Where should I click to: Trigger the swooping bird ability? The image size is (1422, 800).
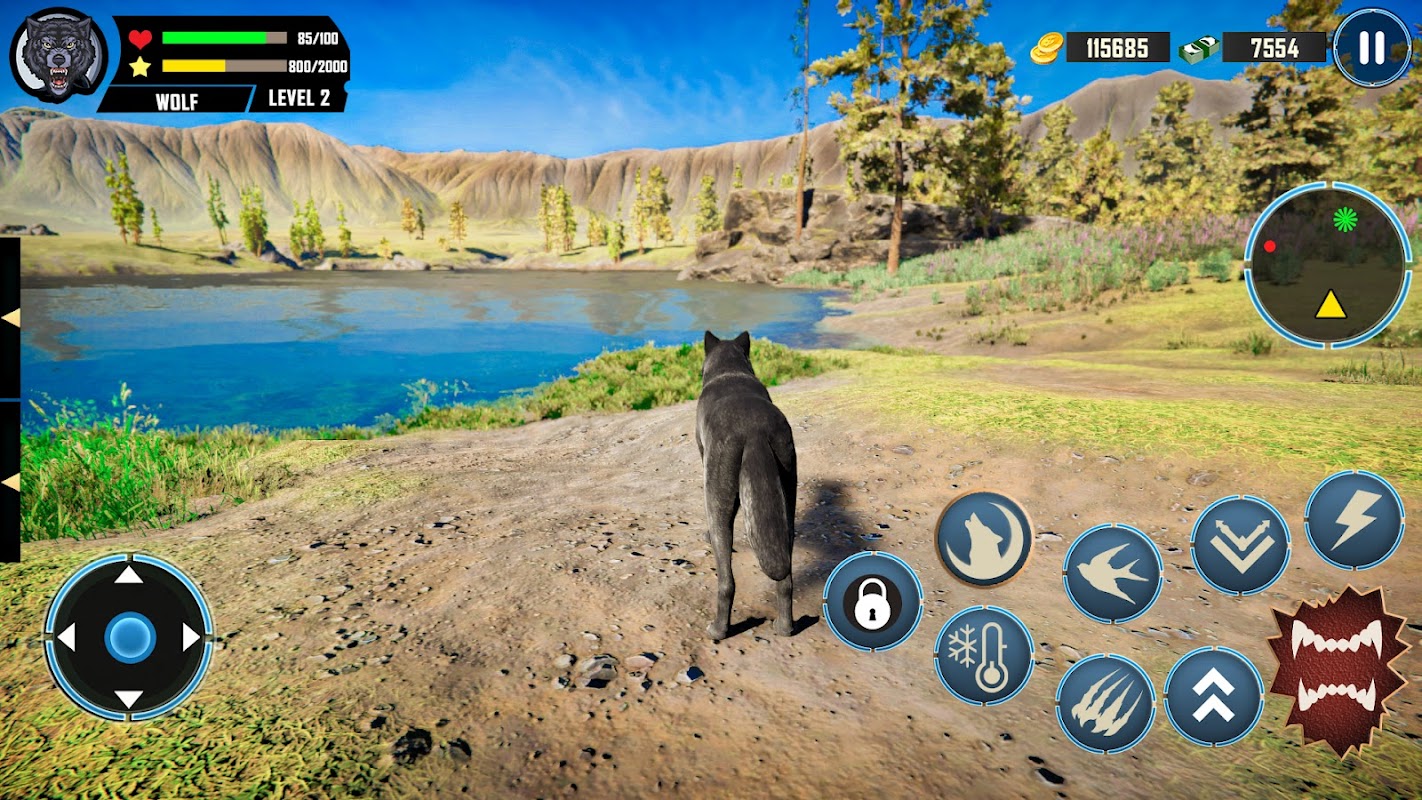pyautogui.click(x=1112, y=573)
